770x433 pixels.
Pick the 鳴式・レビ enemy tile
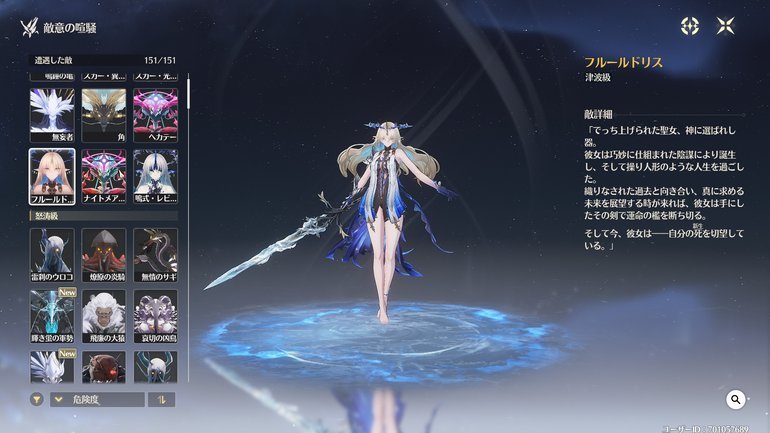(x=156, y=174)
